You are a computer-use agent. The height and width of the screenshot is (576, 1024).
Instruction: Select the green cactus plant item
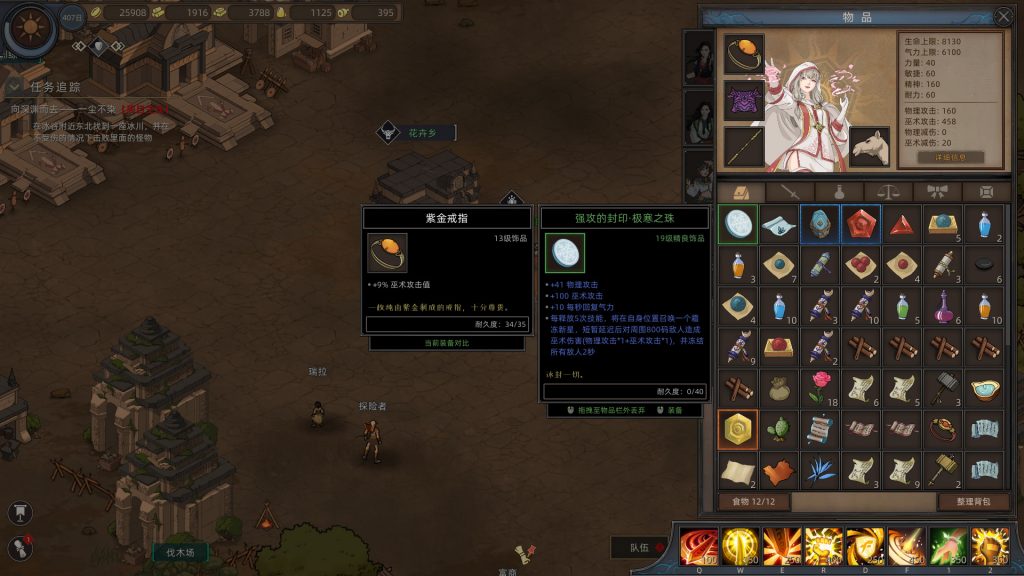(778, 429)
